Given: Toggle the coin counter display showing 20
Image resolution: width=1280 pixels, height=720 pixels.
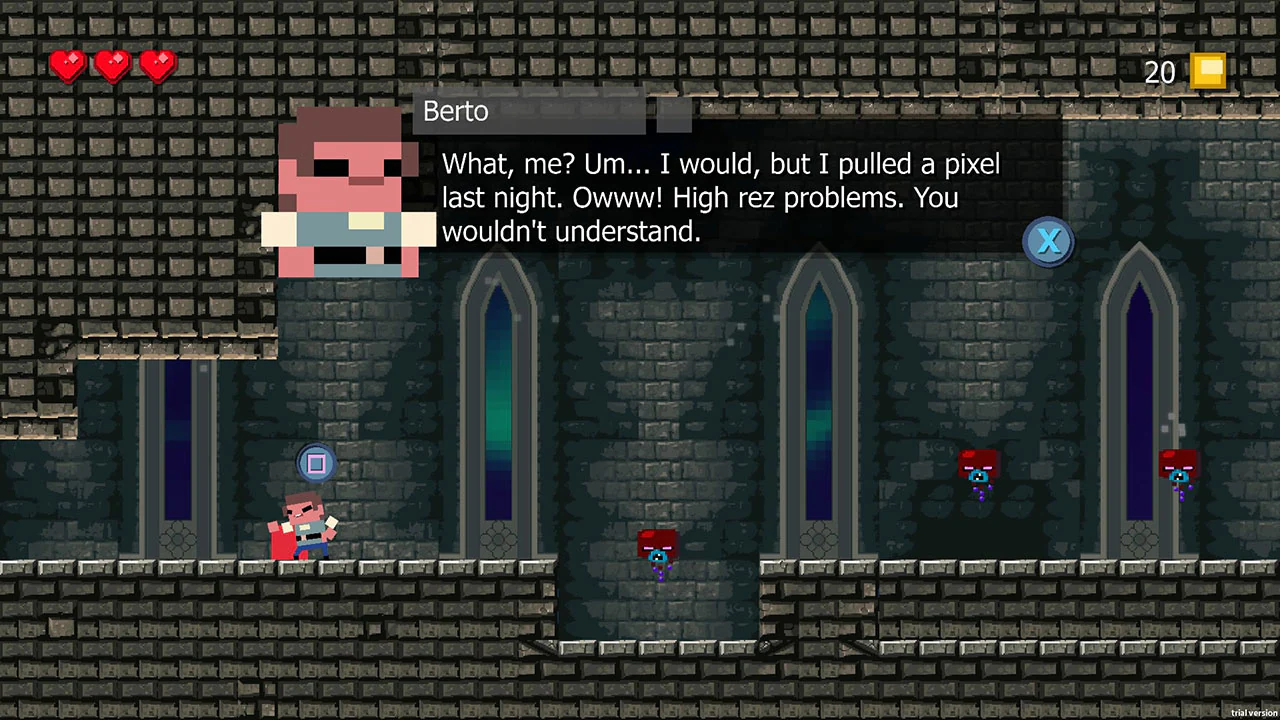Looking at the screenshot, I should pyautogui.click(x=1180, y=71).
